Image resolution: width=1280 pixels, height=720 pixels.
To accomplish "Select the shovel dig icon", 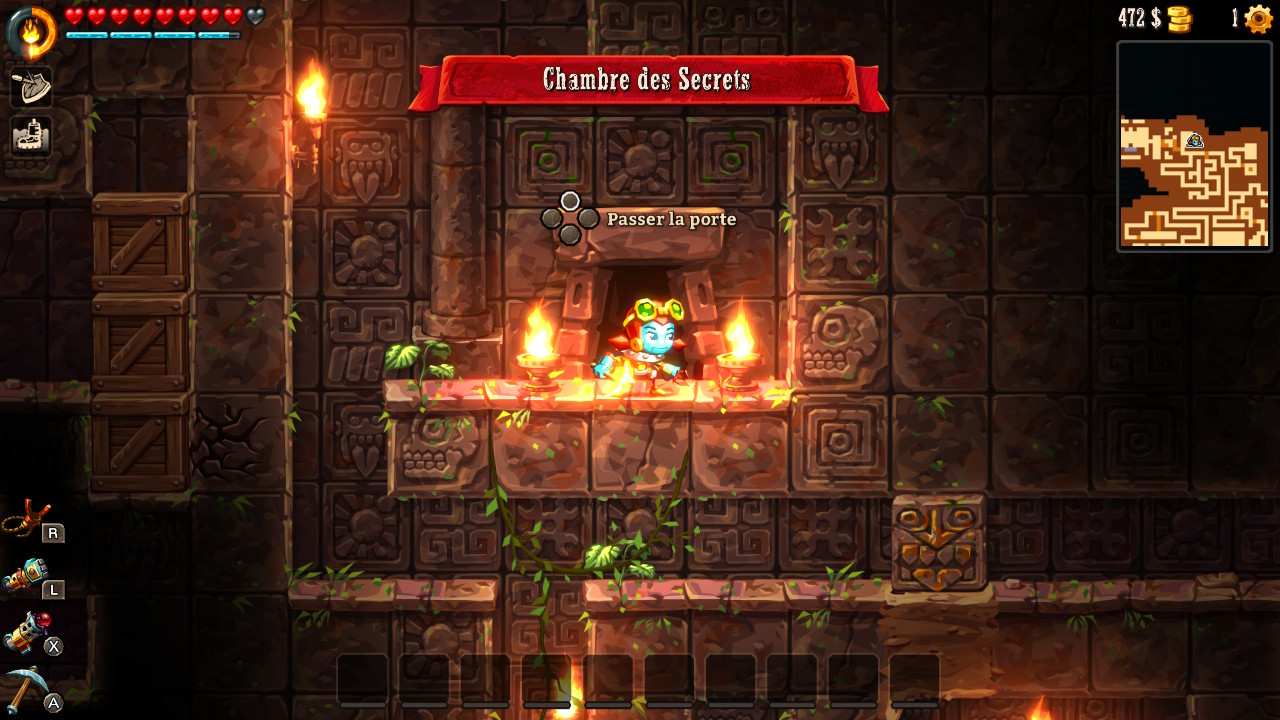I will click(x=31, y=87).
